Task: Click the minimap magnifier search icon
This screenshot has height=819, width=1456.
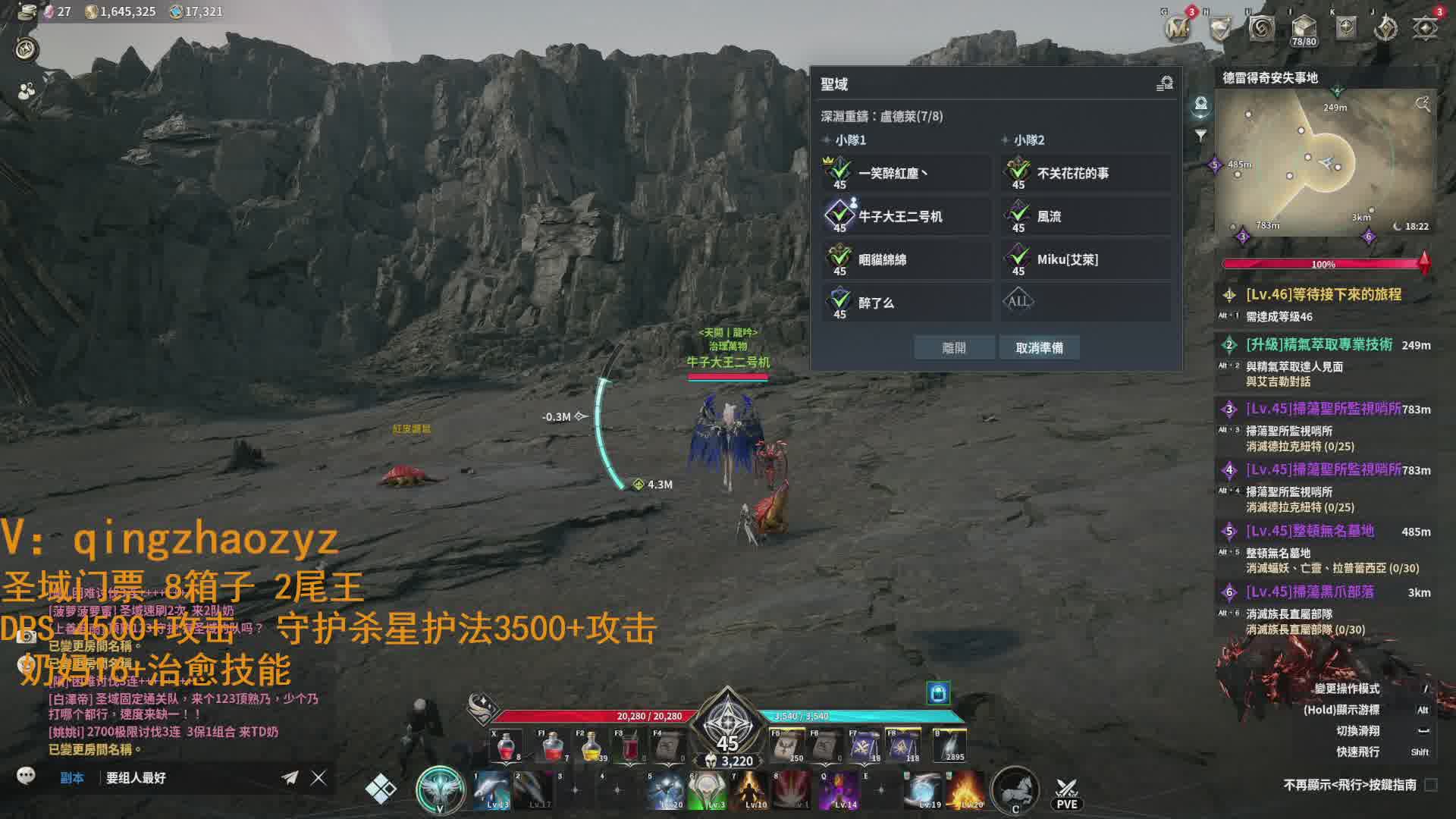Action: click(x=1423, y=104)
